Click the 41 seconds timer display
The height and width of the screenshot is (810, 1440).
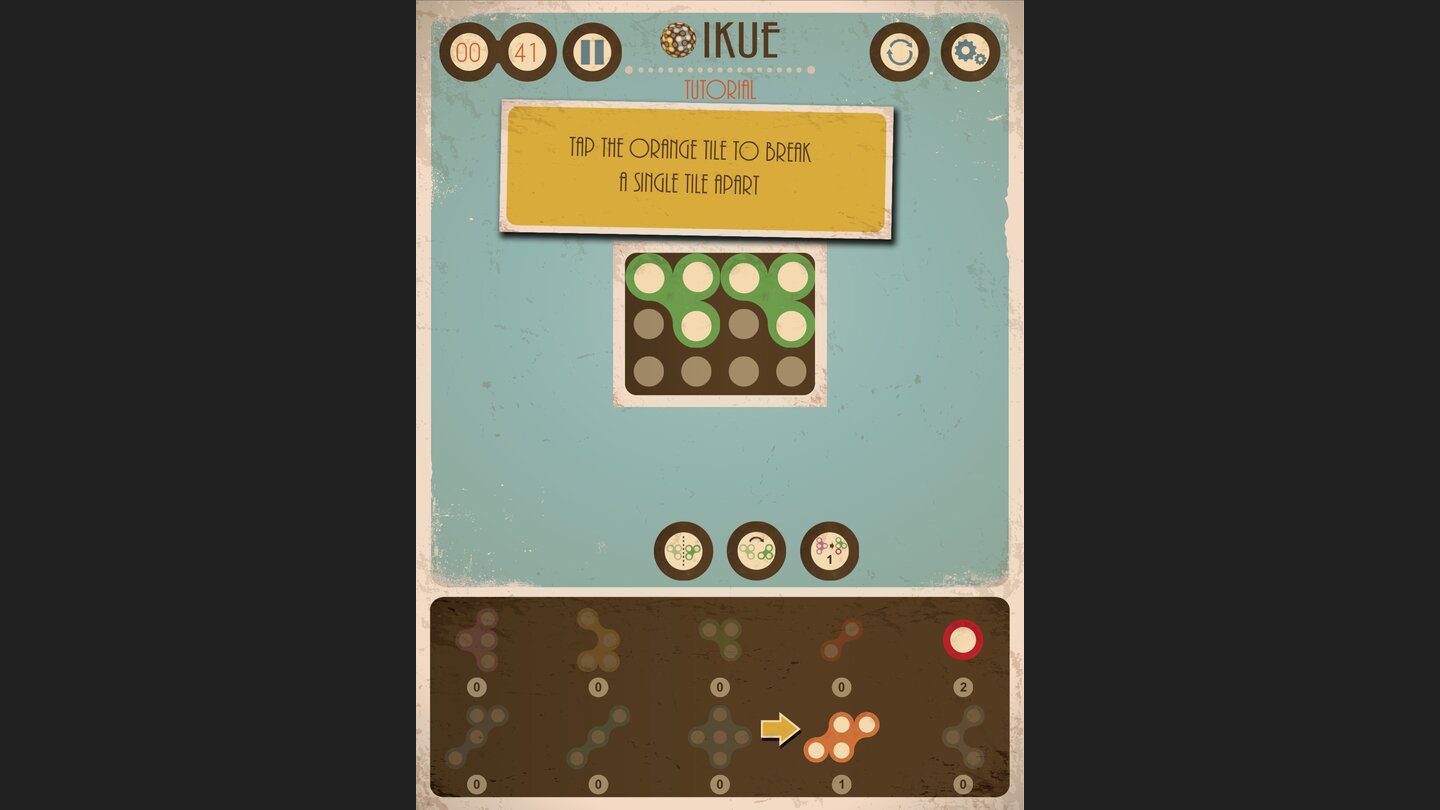click(x=524, y=53)
